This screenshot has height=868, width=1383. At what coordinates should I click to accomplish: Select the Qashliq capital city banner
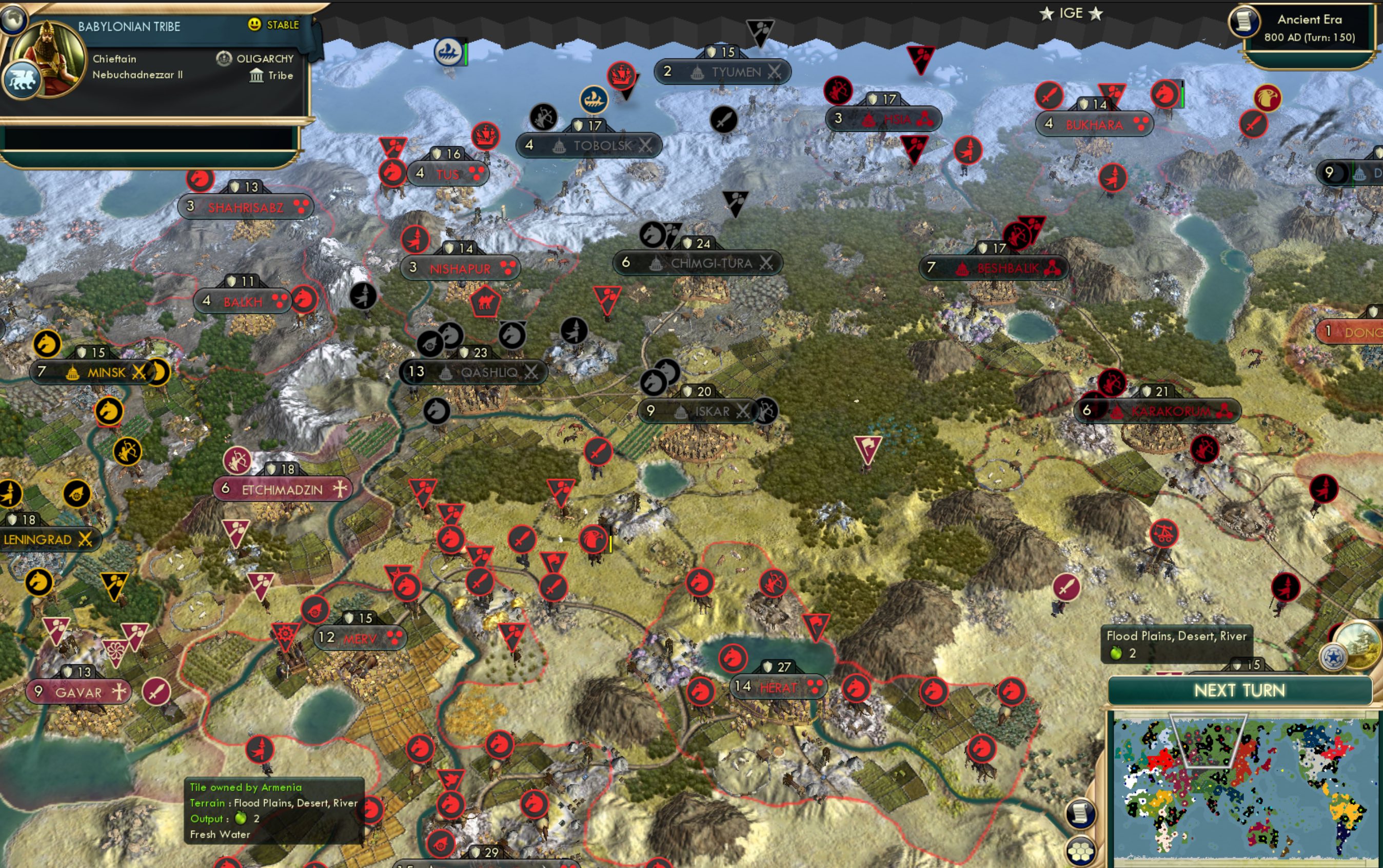point(474,371)
